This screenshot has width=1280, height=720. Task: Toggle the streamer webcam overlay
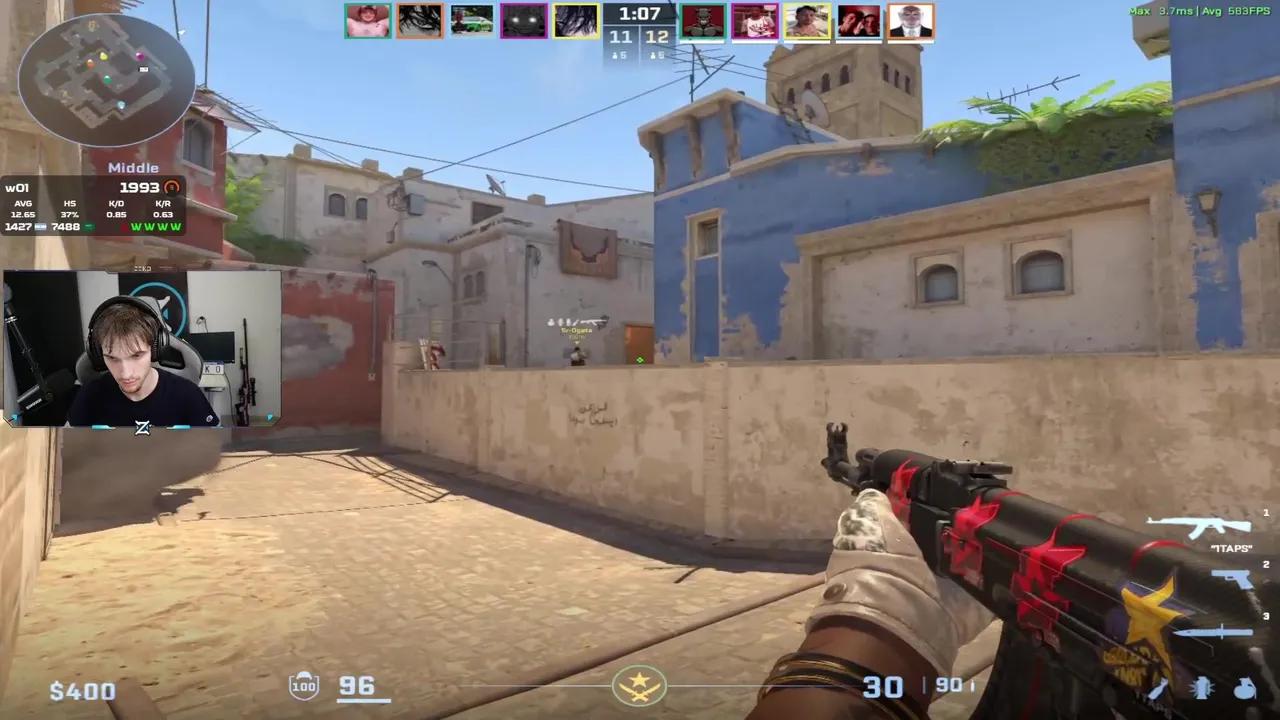(x=140, y=350)
